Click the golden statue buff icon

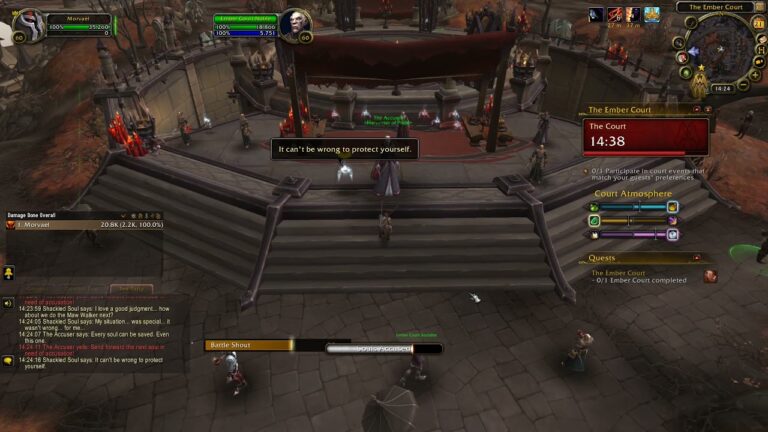pos(652,14)
